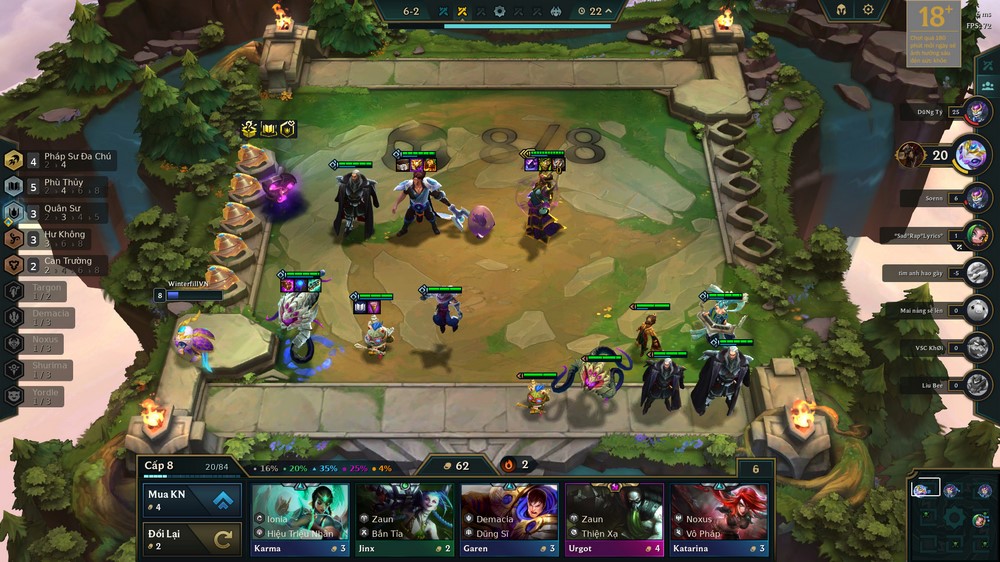Select Garen in the shop row

coord(510,518)
